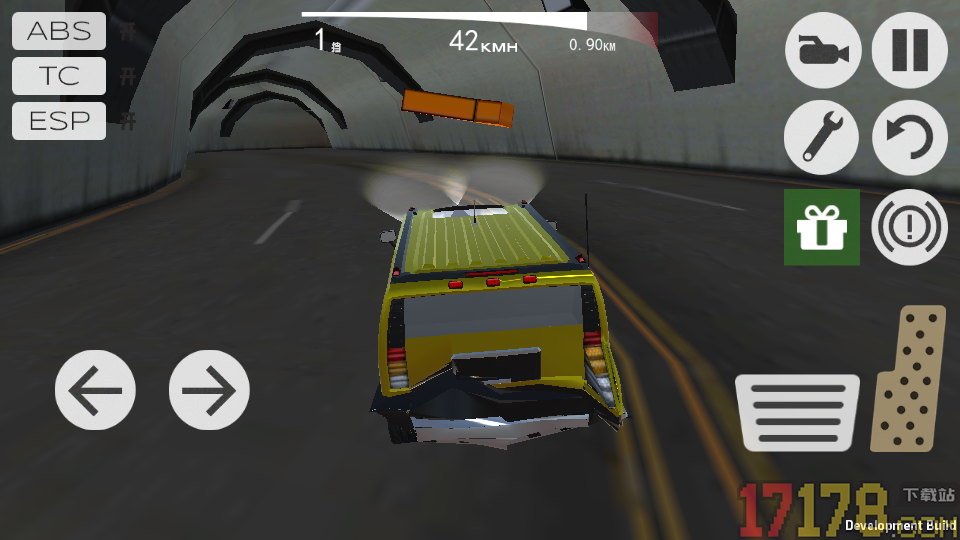
Task: Pause the game
Action: point(910,50)
